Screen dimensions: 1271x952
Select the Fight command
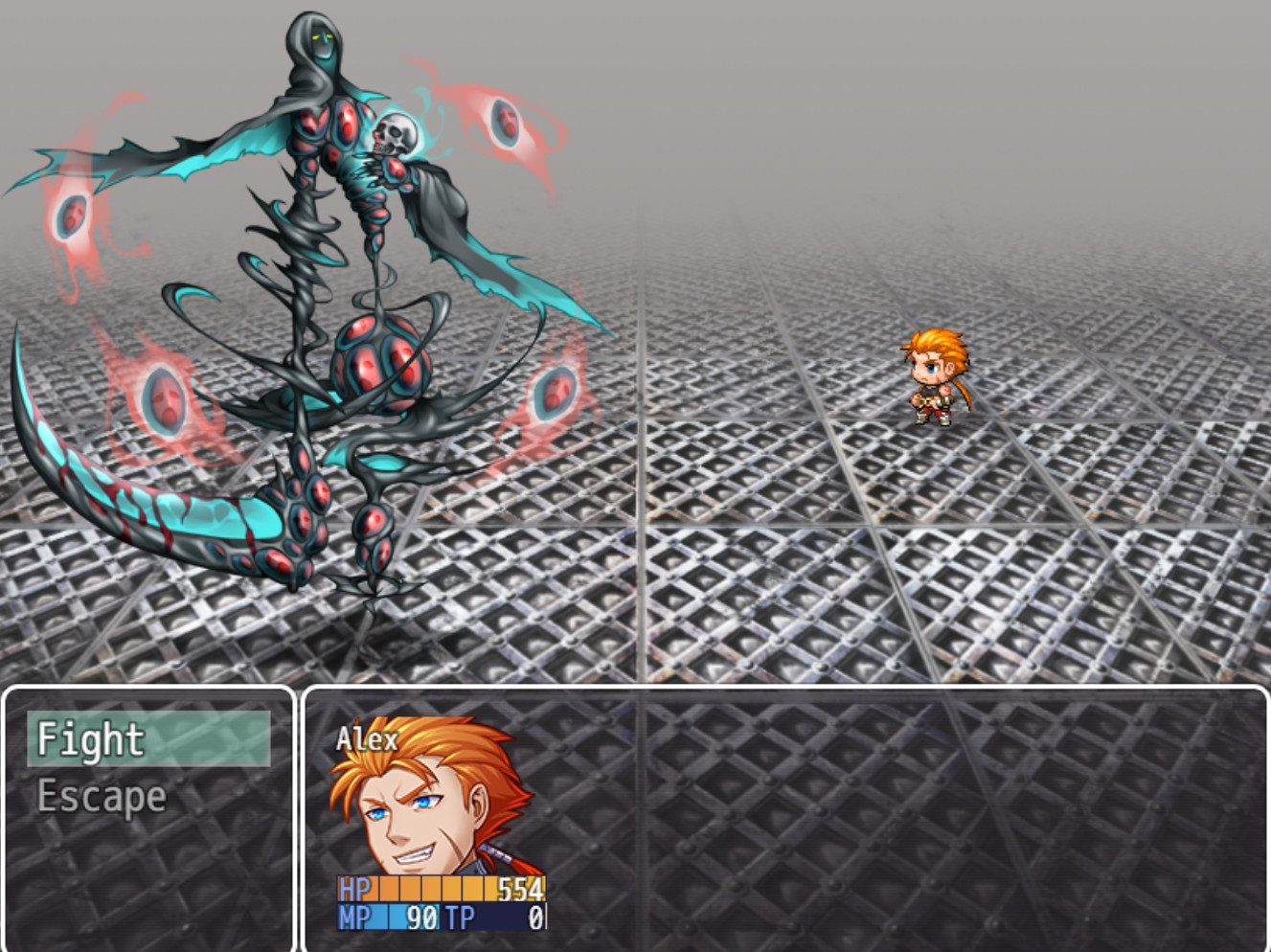coord(91,738)
